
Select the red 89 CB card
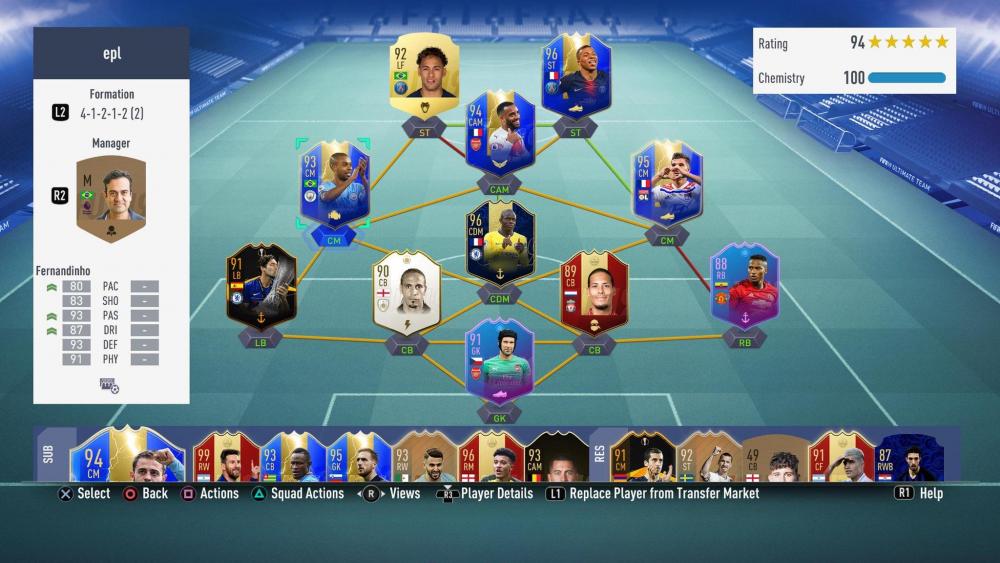[594, 291]
